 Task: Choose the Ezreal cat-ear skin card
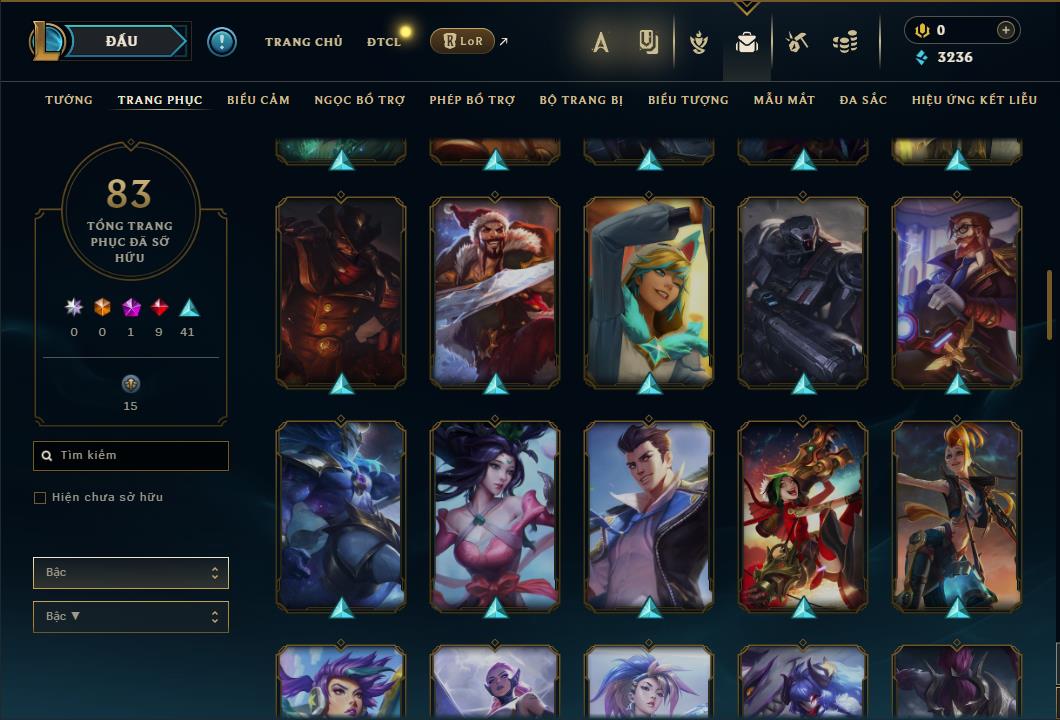[x=649, y=290]
